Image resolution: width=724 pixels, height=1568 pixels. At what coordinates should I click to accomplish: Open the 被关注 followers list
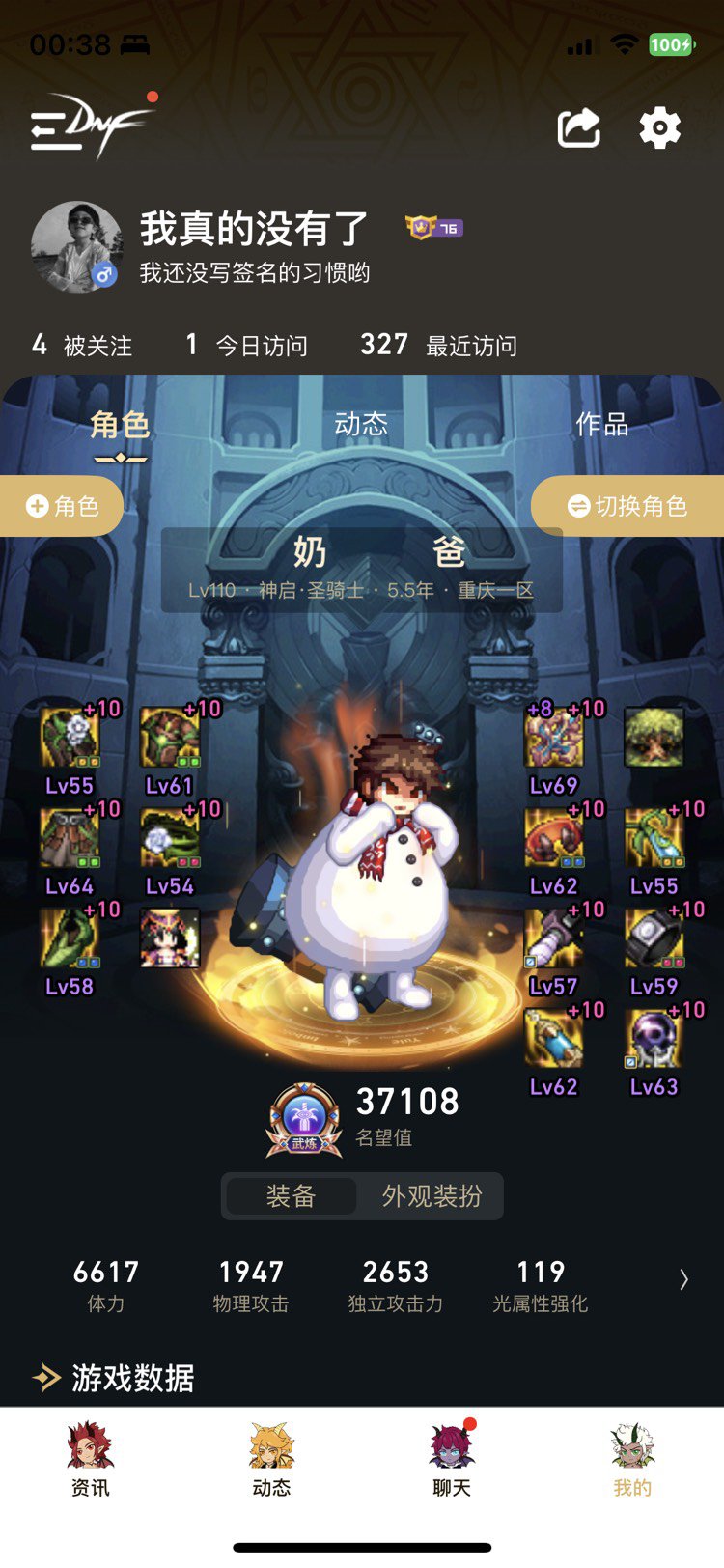(x=83, y=345)
